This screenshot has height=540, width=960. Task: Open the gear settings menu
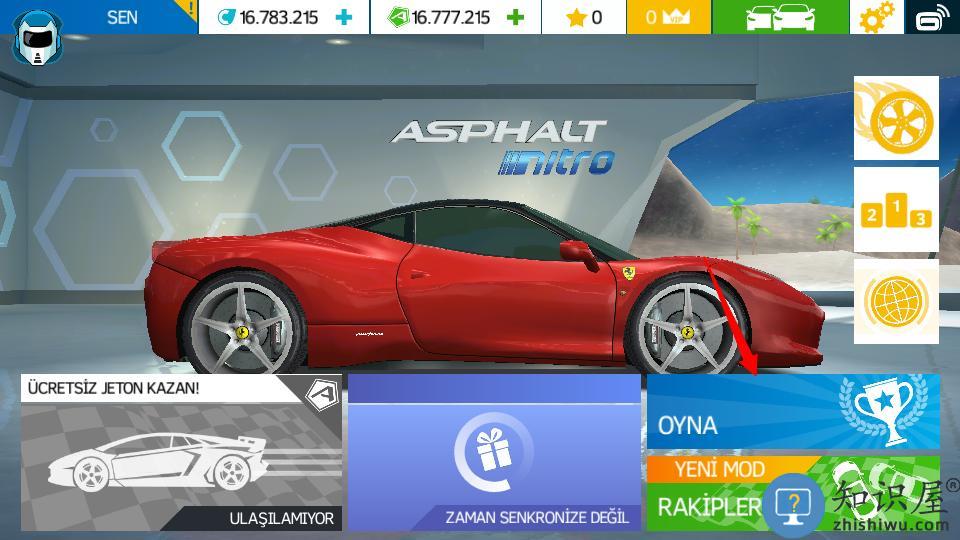coord(876,17)
